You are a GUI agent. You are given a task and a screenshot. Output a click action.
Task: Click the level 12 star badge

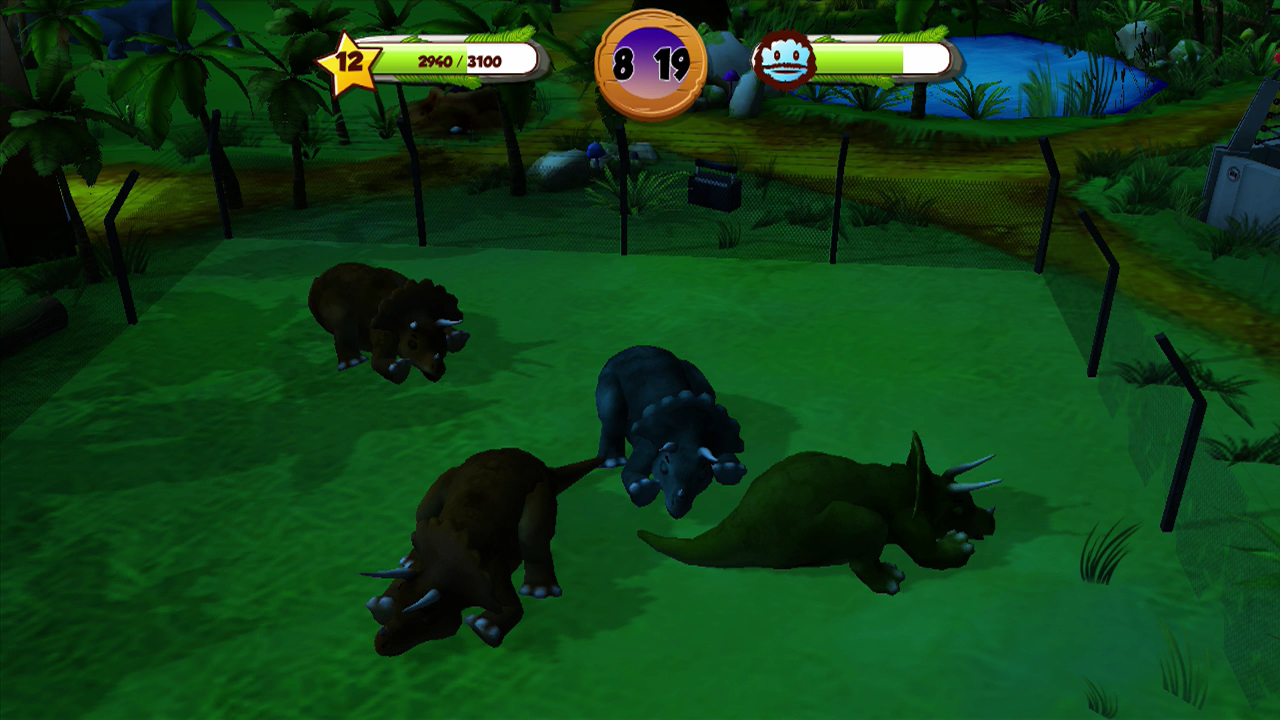click(x=352, y=62)
